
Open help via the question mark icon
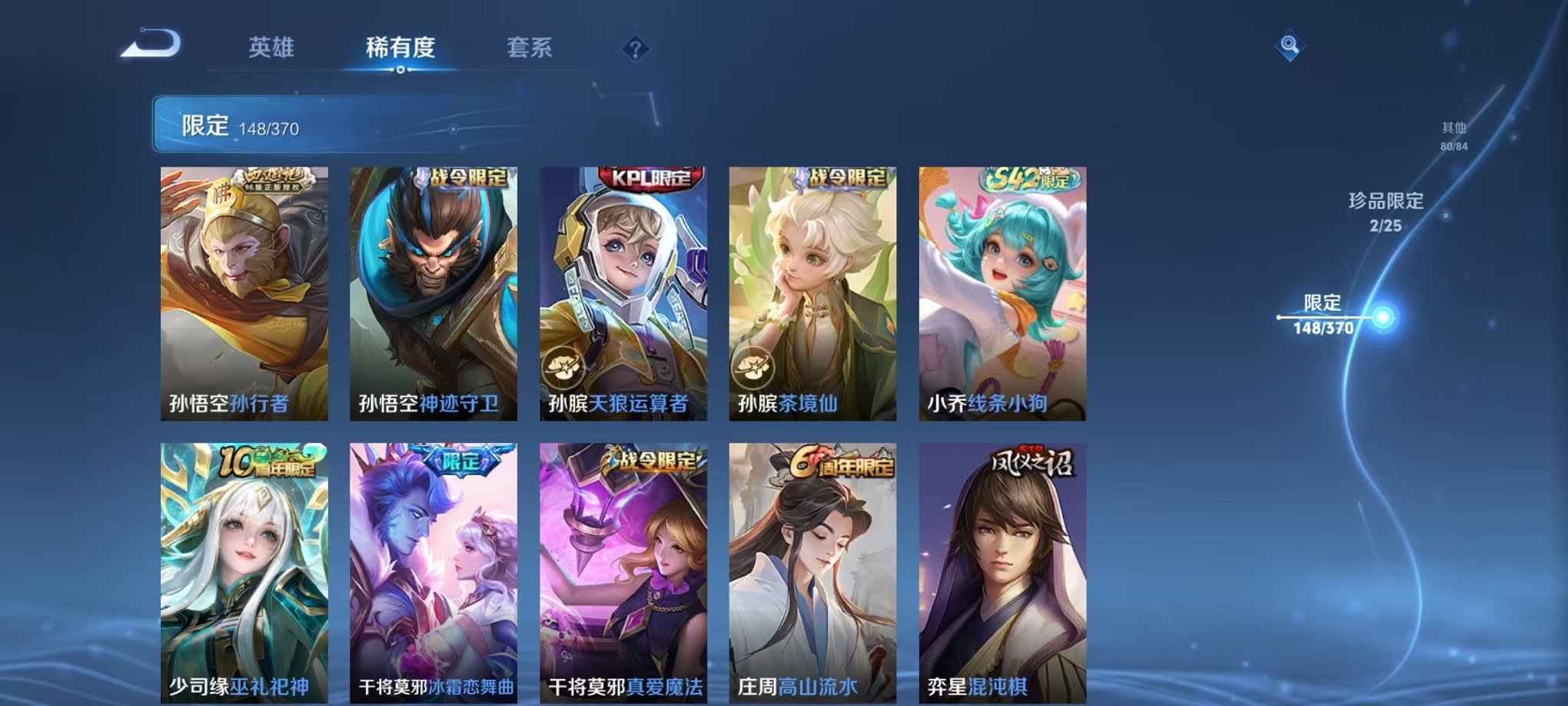(x=634, y=48)
